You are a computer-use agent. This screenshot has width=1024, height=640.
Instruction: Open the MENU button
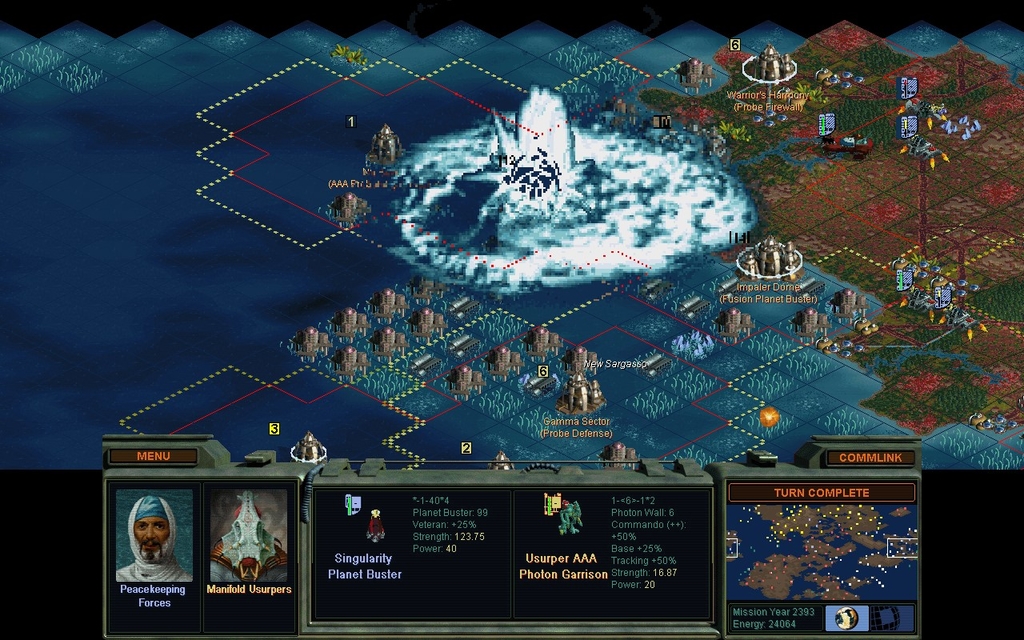(x=153, y=457)
